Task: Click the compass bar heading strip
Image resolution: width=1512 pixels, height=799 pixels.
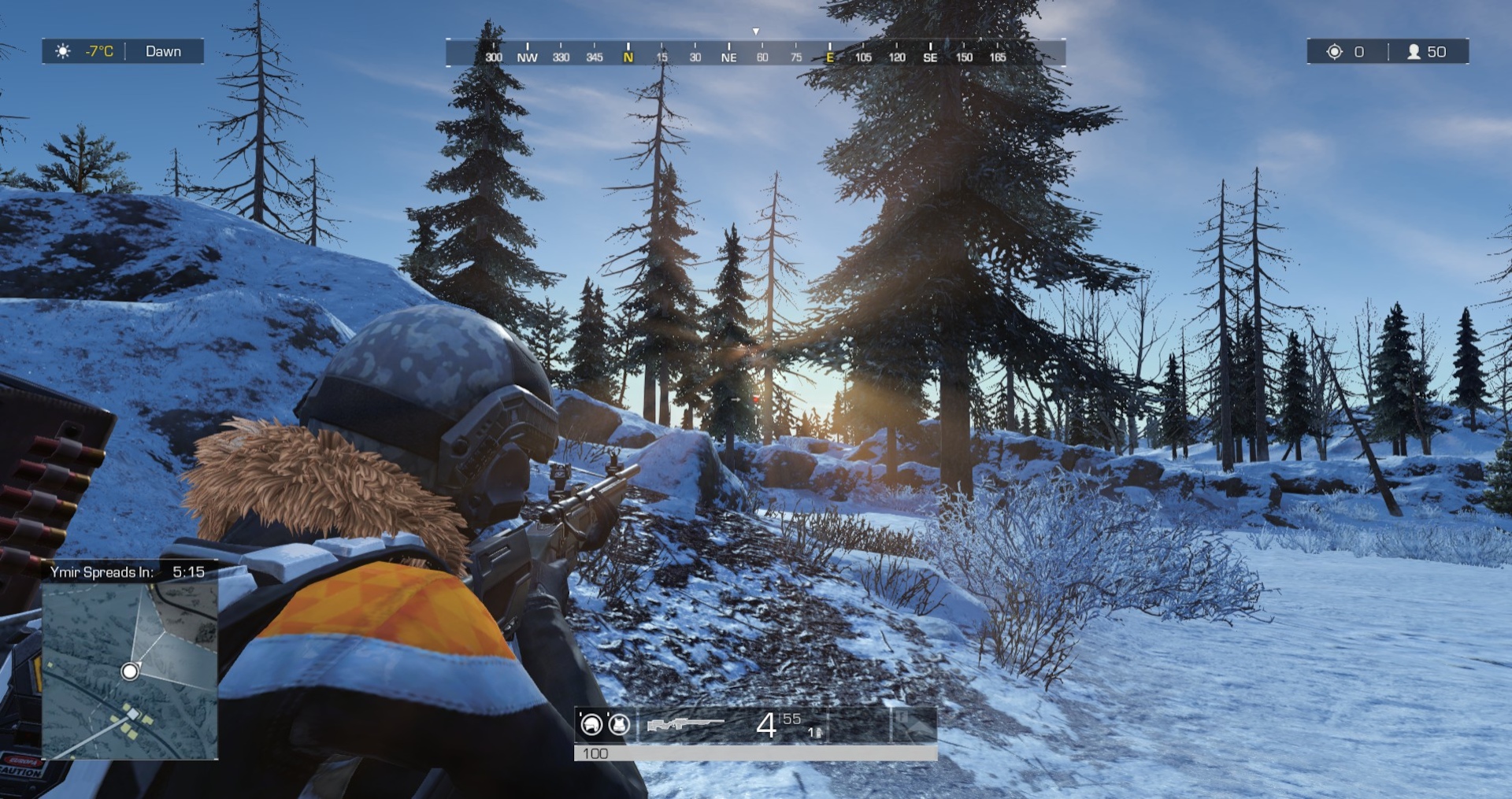Action: 755,54
